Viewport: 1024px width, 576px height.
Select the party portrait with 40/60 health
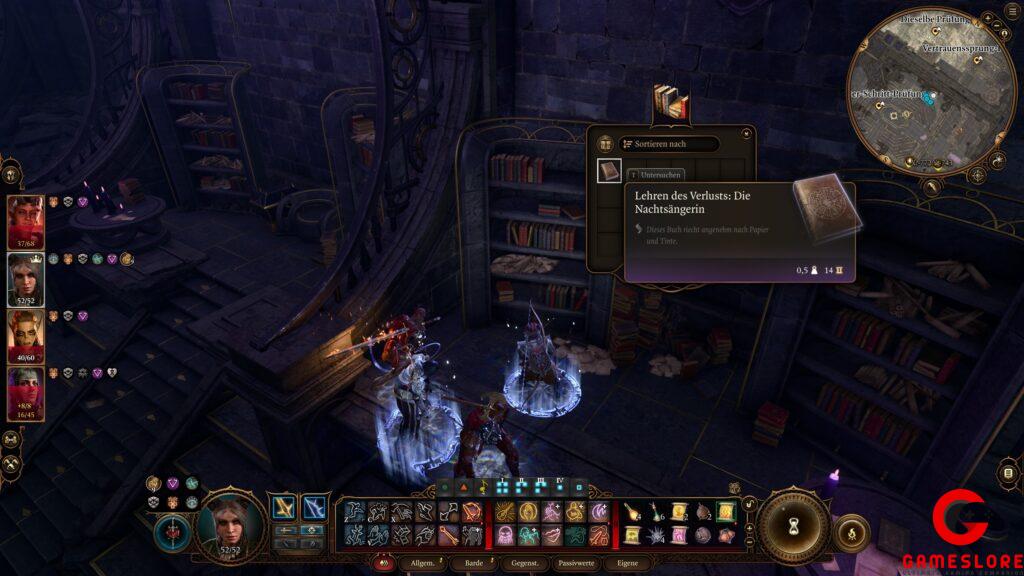[26, 335]
